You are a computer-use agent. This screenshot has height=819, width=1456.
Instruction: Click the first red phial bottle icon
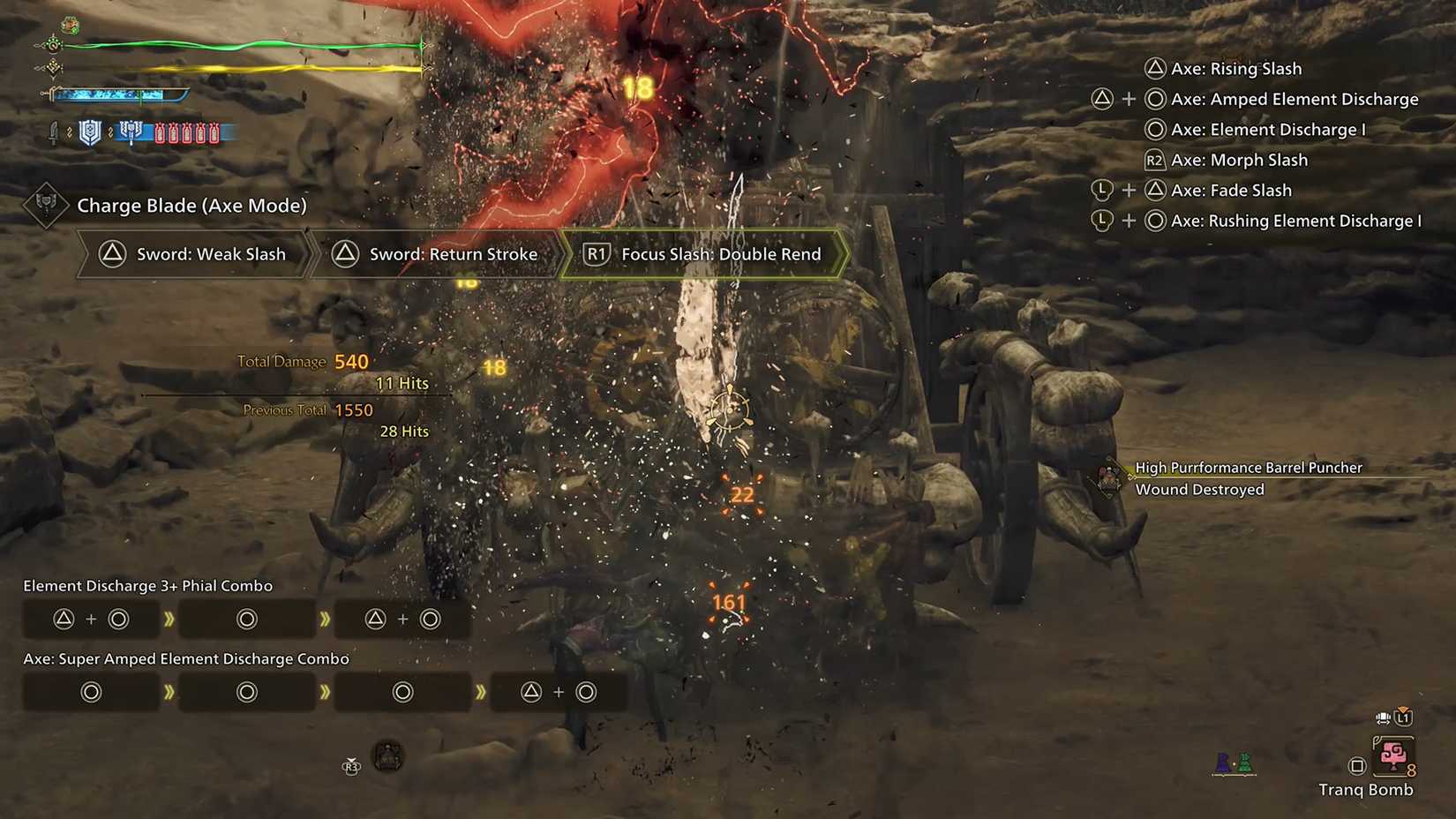pyautogui.click(x=161, y=132)
